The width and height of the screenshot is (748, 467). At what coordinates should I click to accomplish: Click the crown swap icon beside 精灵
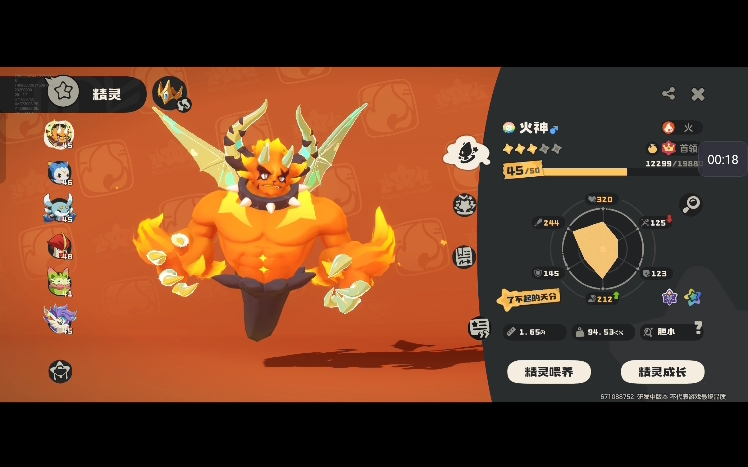click(x=170, y=93)
